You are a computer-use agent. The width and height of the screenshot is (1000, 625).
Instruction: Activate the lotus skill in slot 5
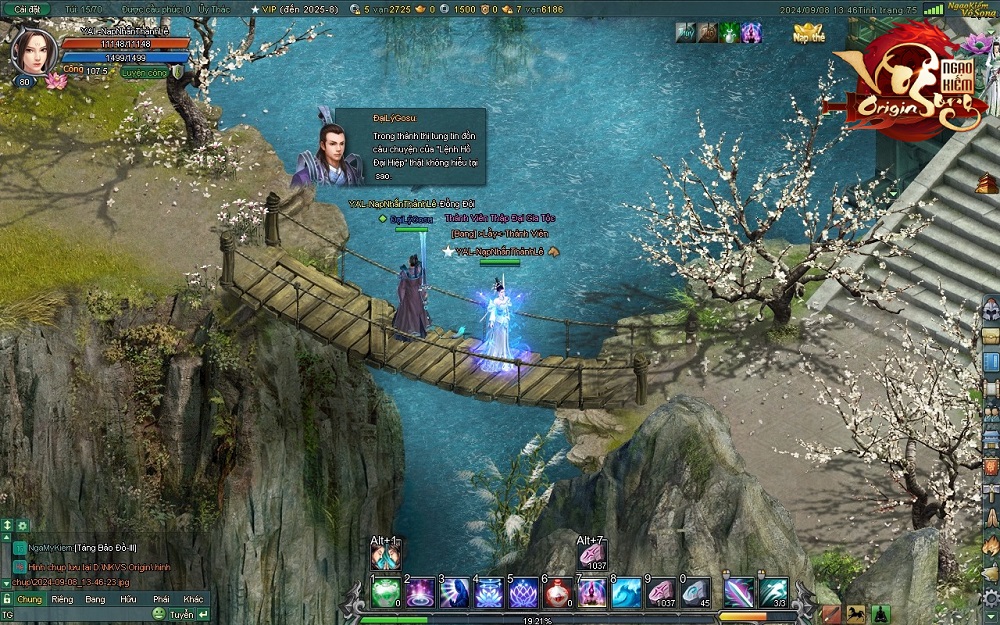(x=524, y=593)
